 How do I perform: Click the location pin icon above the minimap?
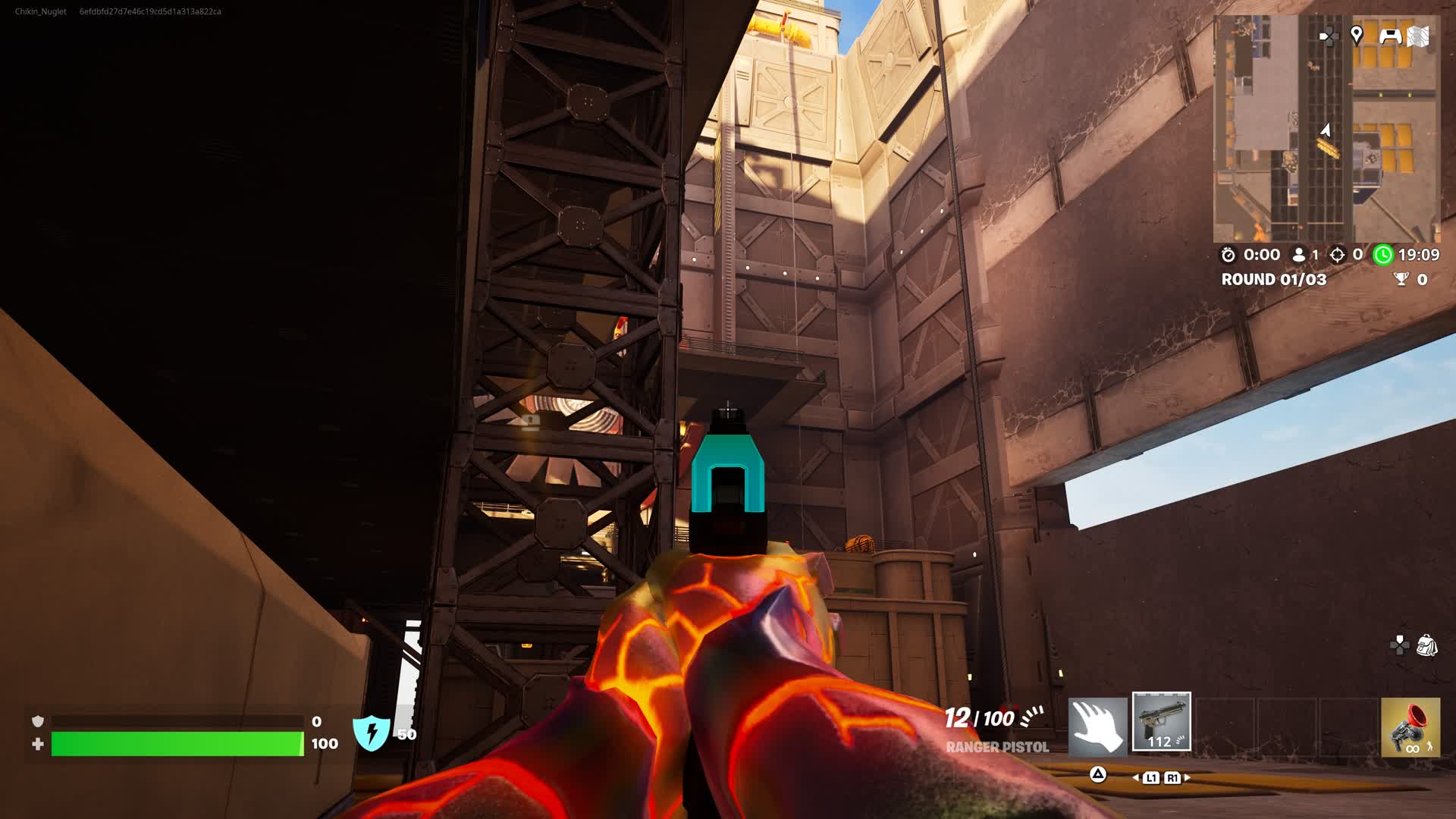coord(1357,36)
